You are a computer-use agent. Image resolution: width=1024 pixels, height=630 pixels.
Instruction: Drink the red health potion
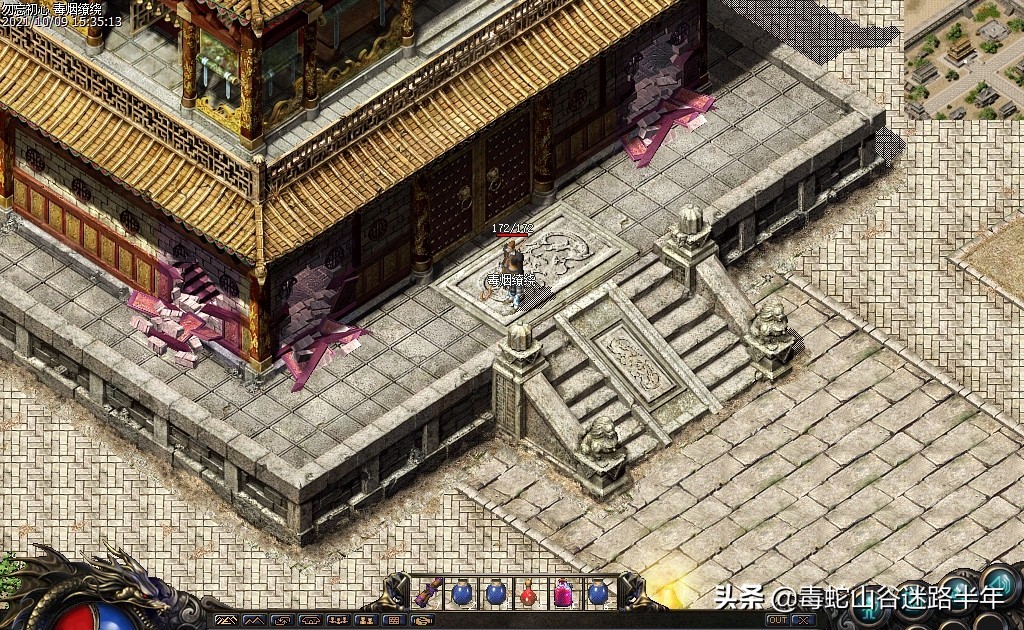pyautogui.click(x=528, y=594)
